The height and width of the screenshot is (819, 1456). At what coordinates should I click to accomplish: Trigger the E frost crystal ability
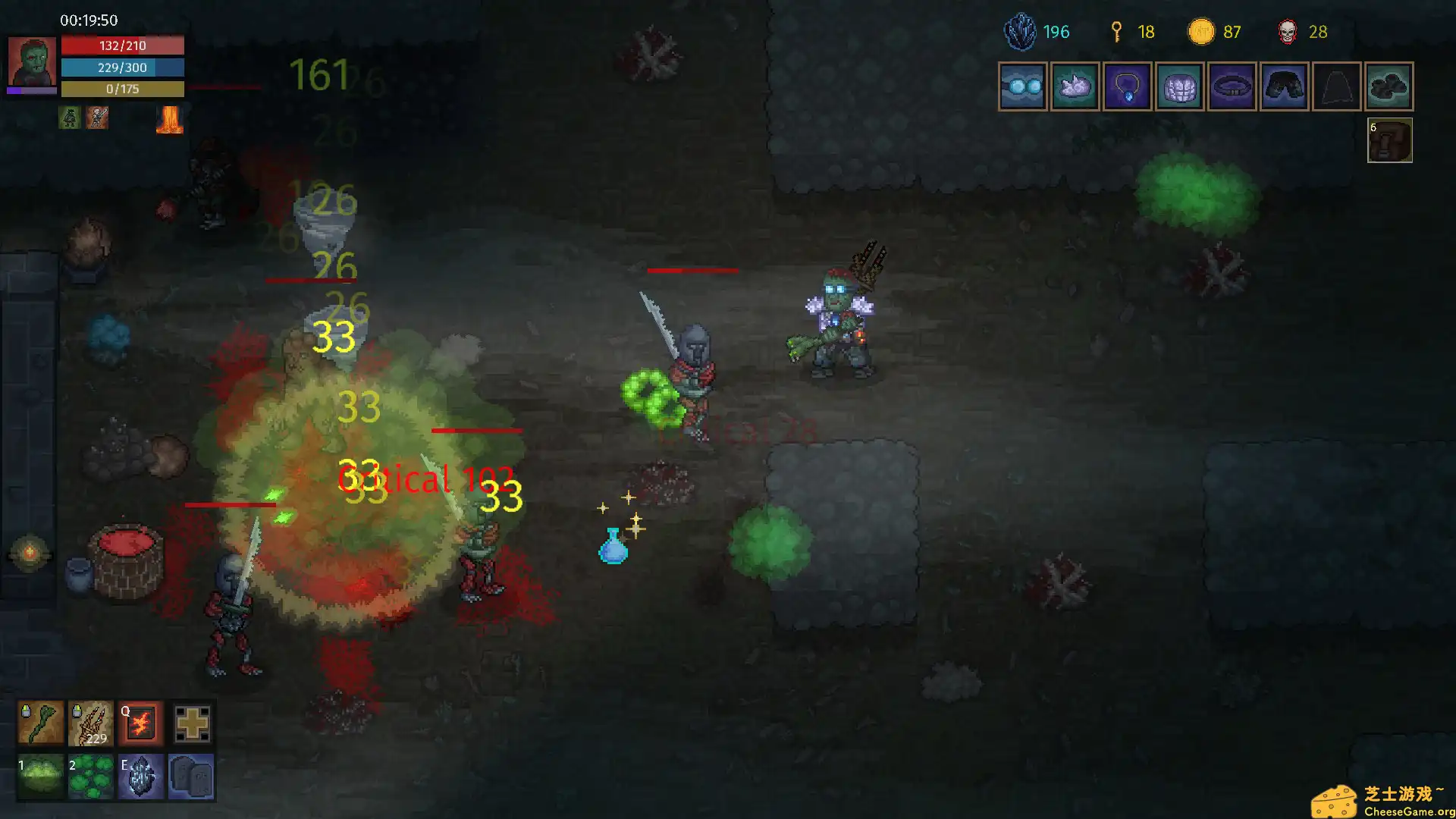[x=141, y=776]
